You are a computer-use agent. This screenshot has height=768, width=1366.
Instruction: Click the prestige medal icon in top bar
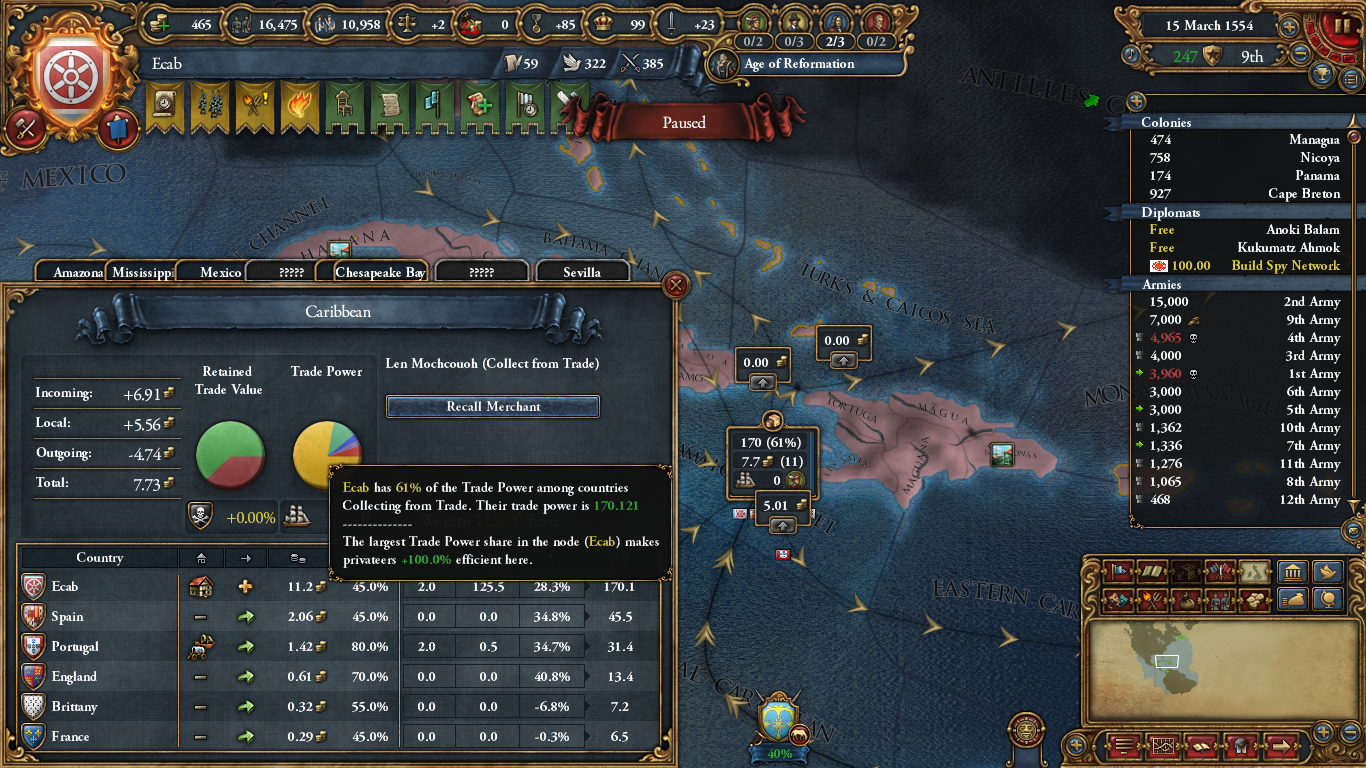(536, 24)
